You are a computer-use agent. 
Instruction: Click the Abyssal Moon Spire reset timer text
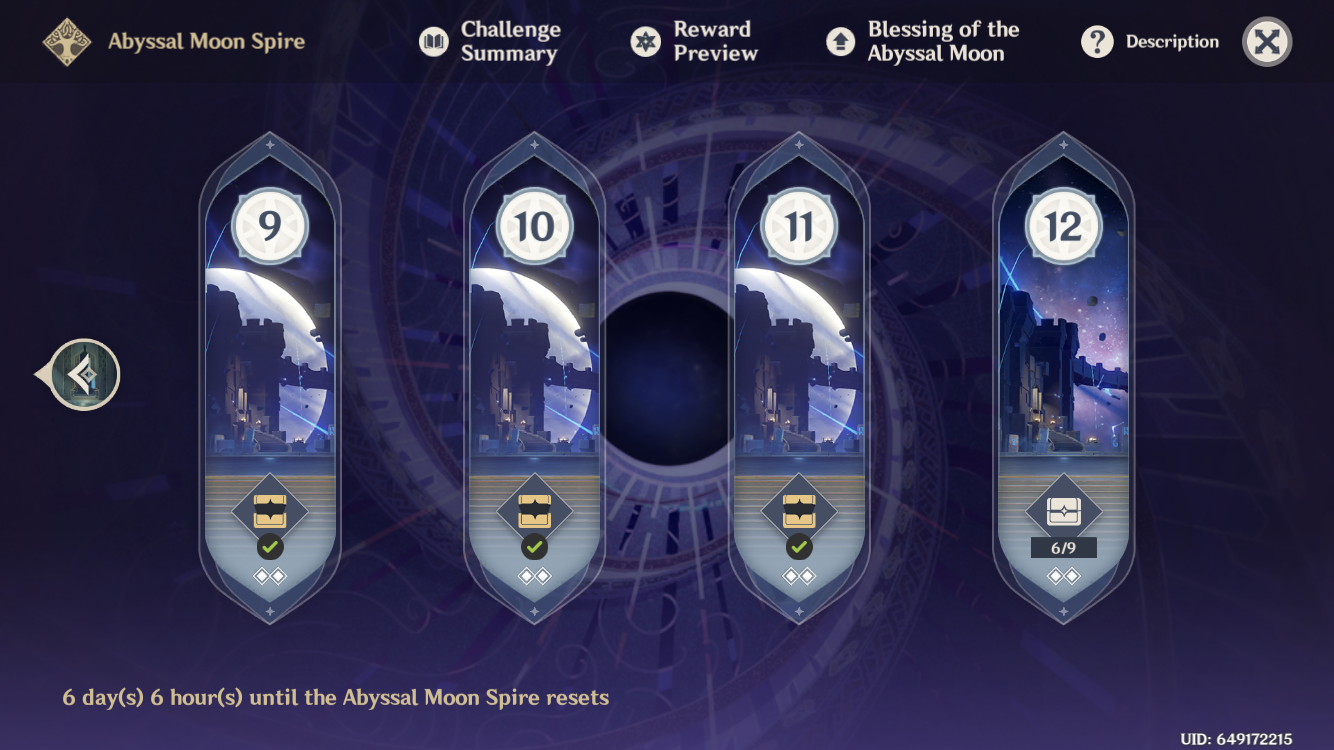337,697
